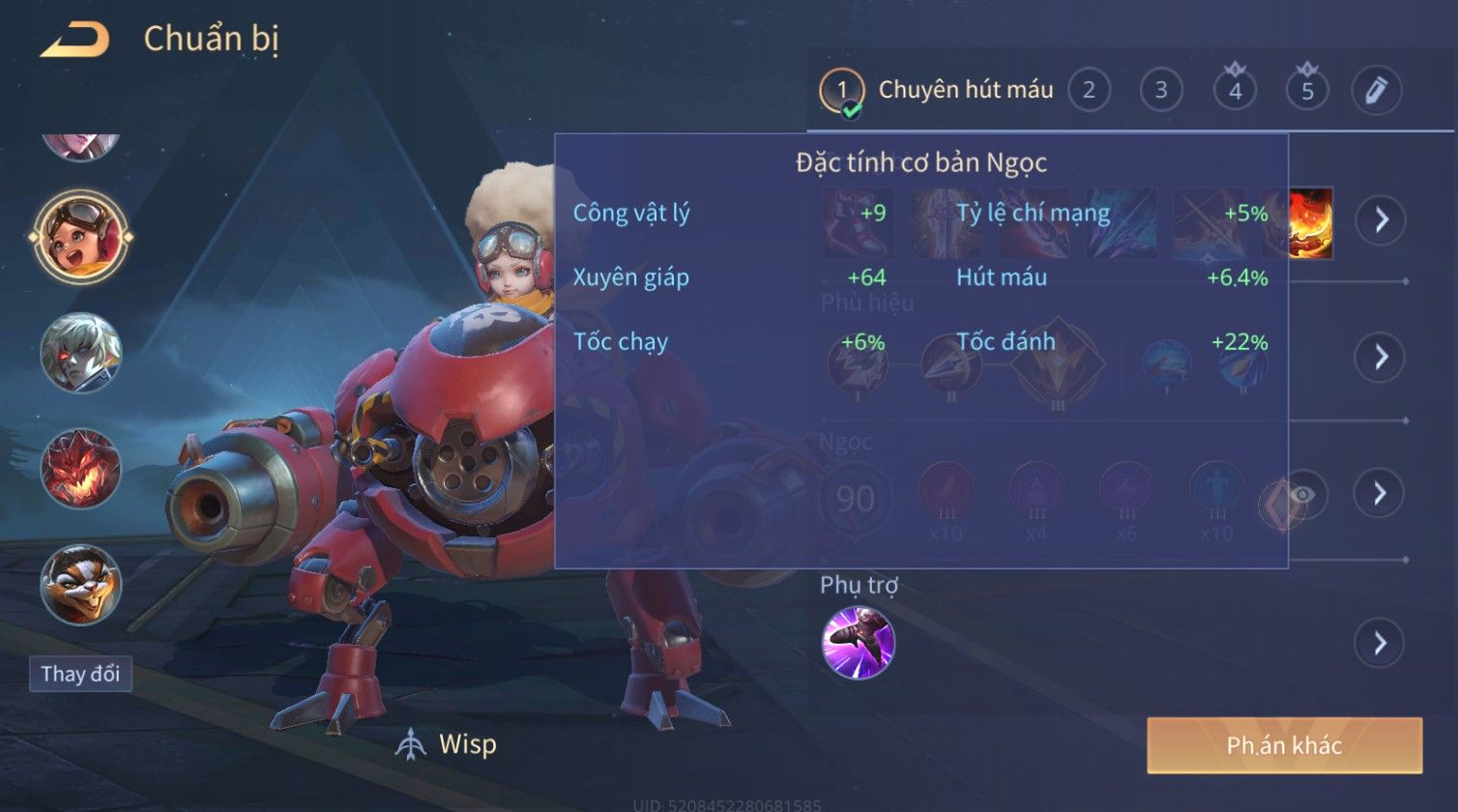This screenshot has height=812, width=1458.
Task: Click the Phán khác button
Action: pos(1284,745)
